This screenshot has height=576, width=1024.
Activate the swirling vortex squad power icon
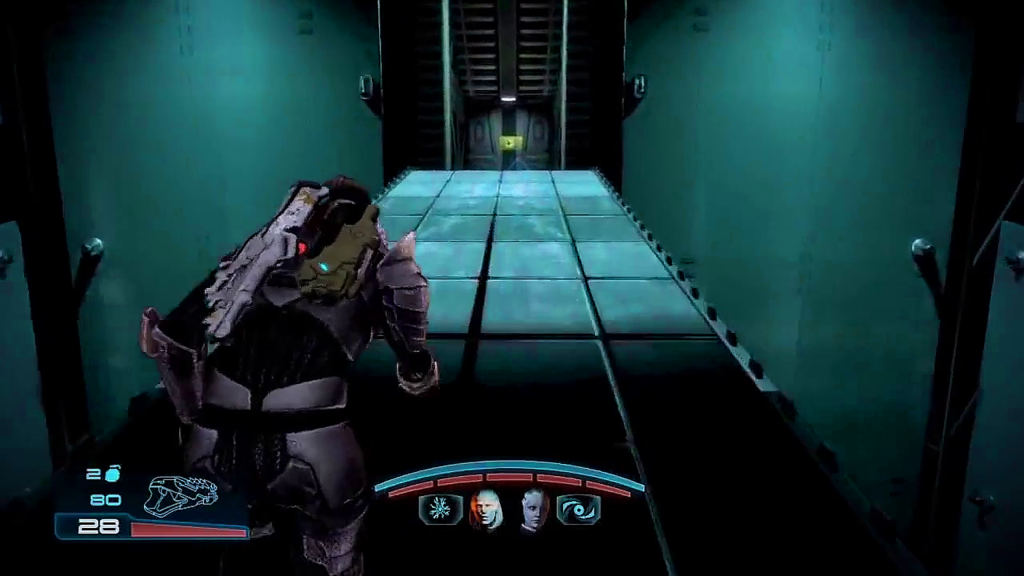tap(577, 510)
